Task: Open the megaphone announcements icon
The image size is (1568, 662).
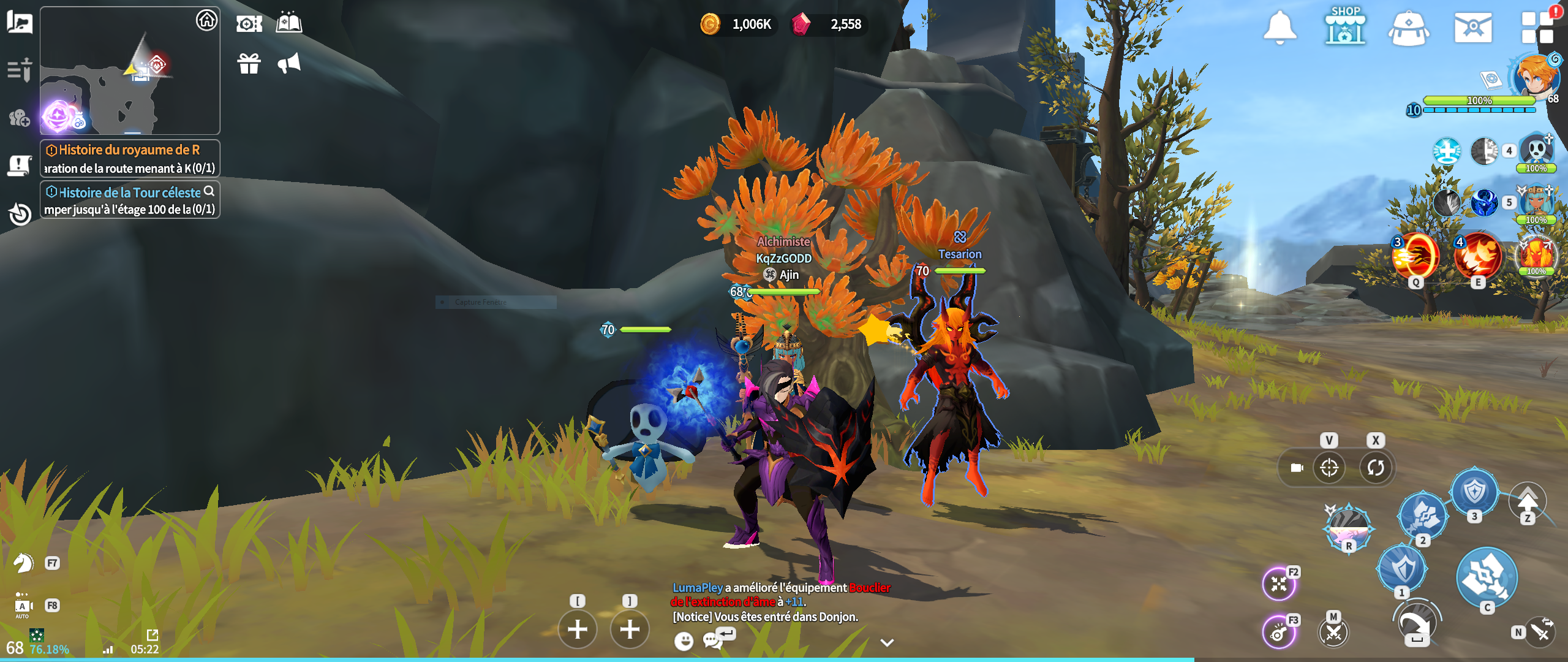Action: click(289, 63)
